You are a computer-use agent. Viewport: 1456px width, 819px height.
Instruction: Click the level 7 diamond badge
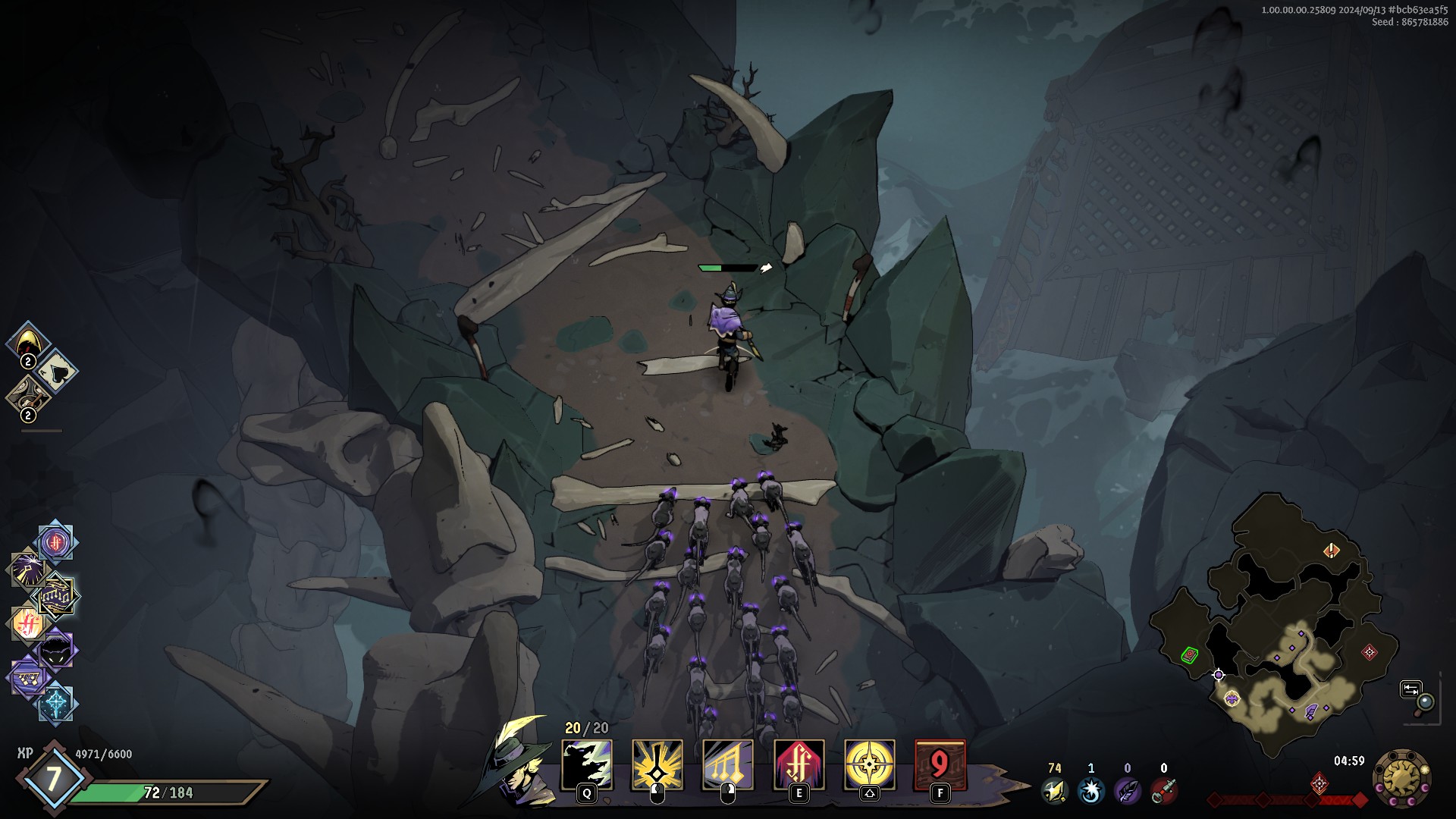[53, 778]
